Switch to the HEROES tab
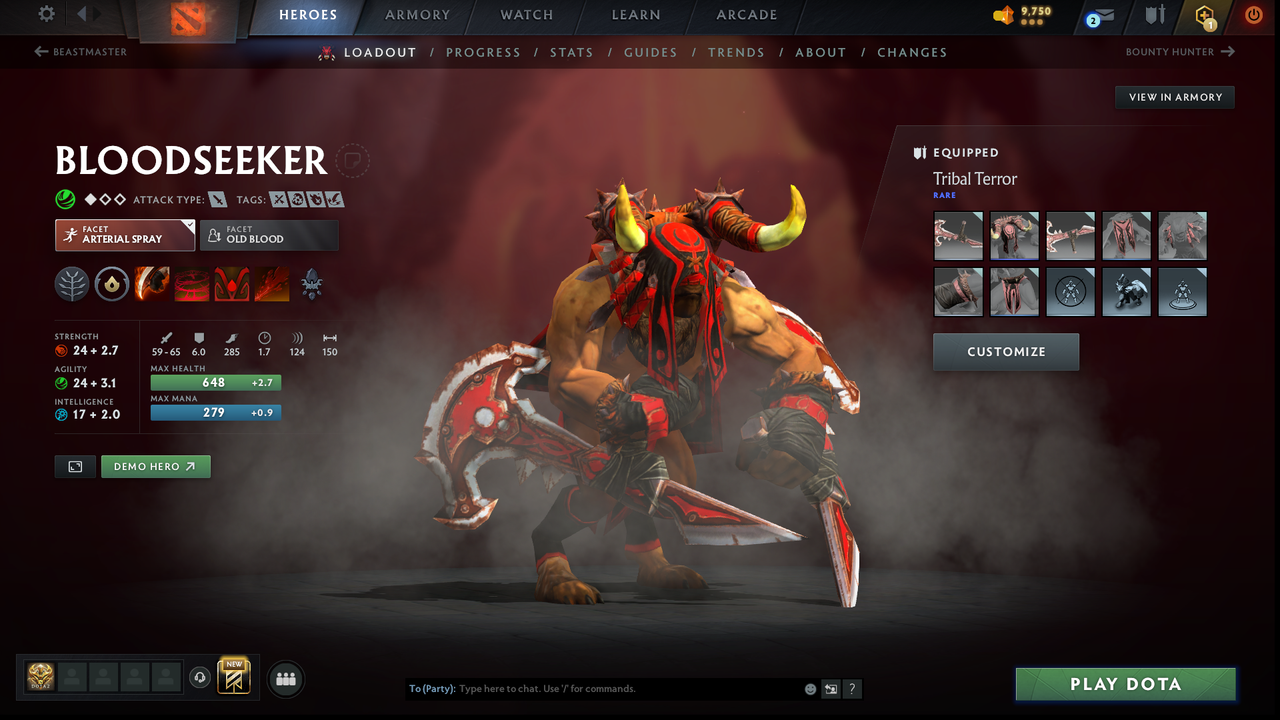The image size is (1280, 720). click(308, 15)
